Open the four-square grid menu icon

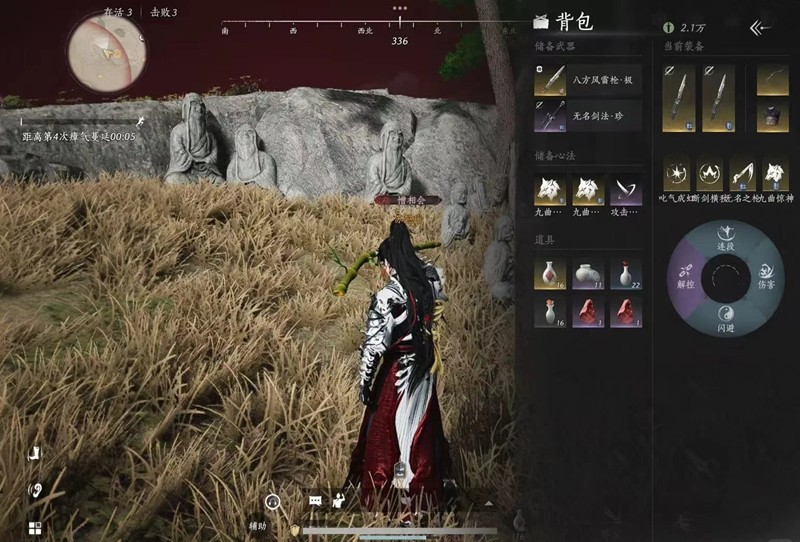point(34,528)
